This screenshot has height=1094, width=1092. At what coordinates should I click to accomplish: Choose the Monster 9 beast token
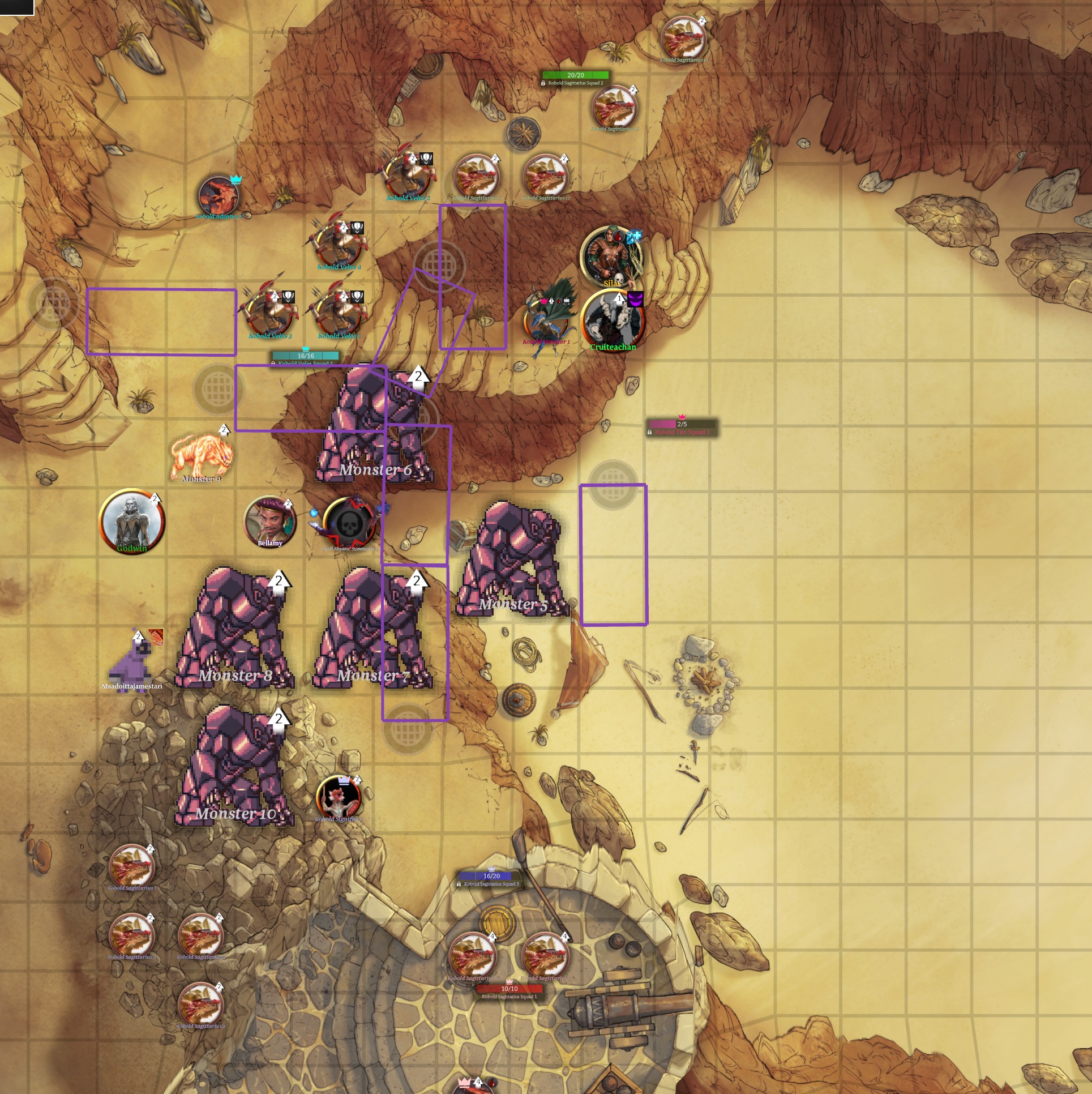pos(202,456)
